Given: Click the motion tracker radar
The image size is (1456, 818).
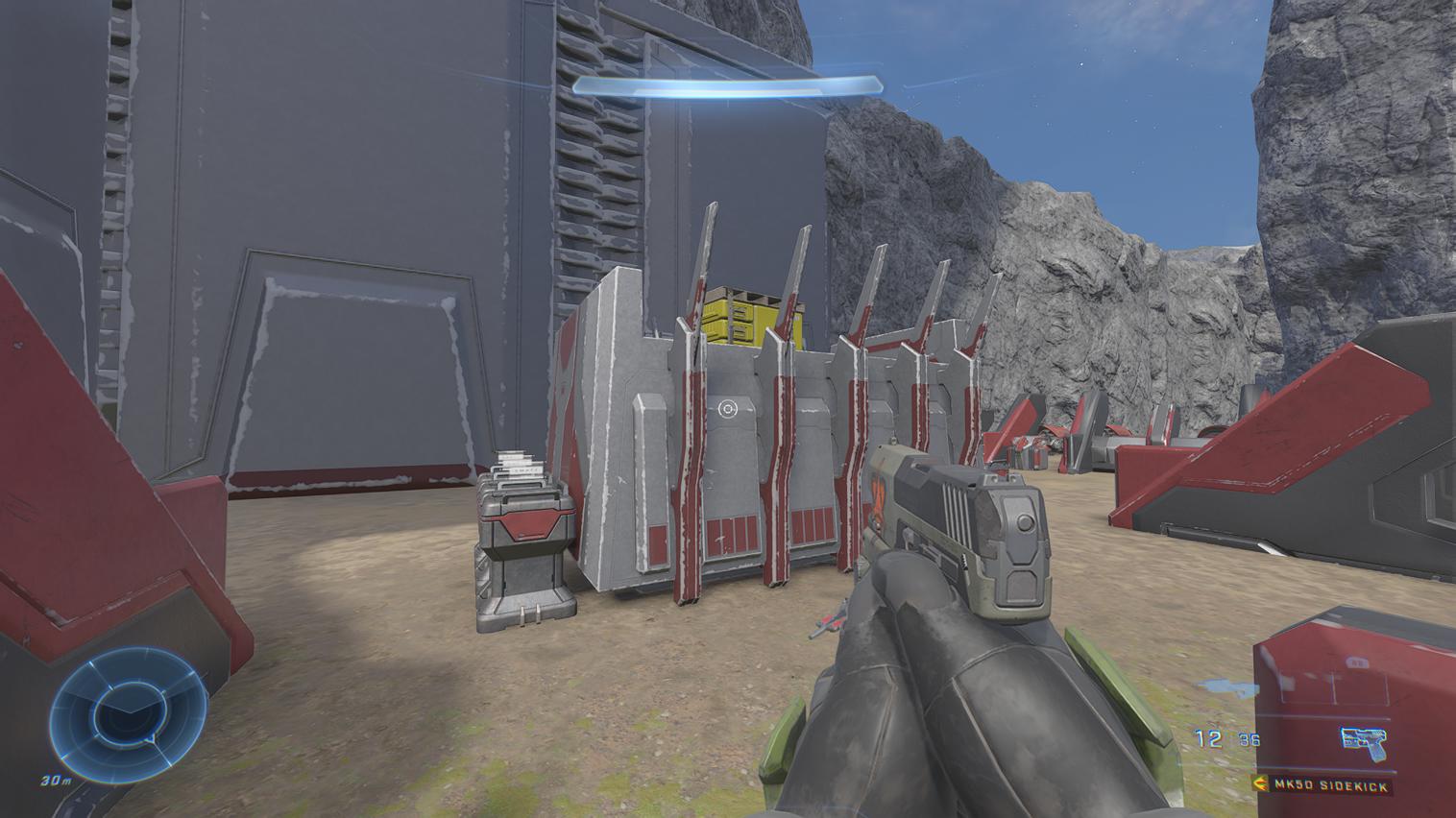Looking at the screenshot, I should 128,710.
